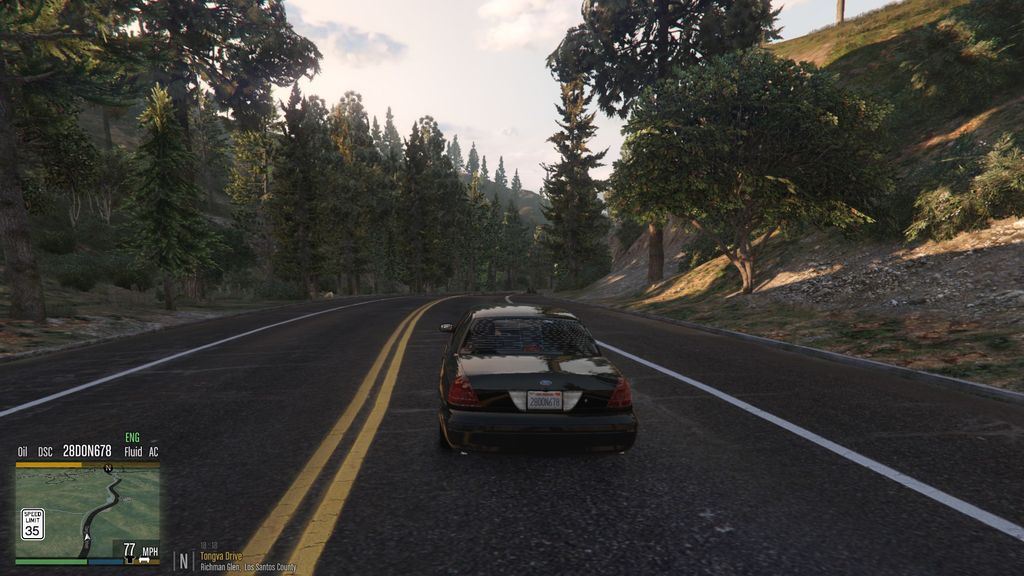
Task: Select the Fluid status indicator
Action: (133, 452)
